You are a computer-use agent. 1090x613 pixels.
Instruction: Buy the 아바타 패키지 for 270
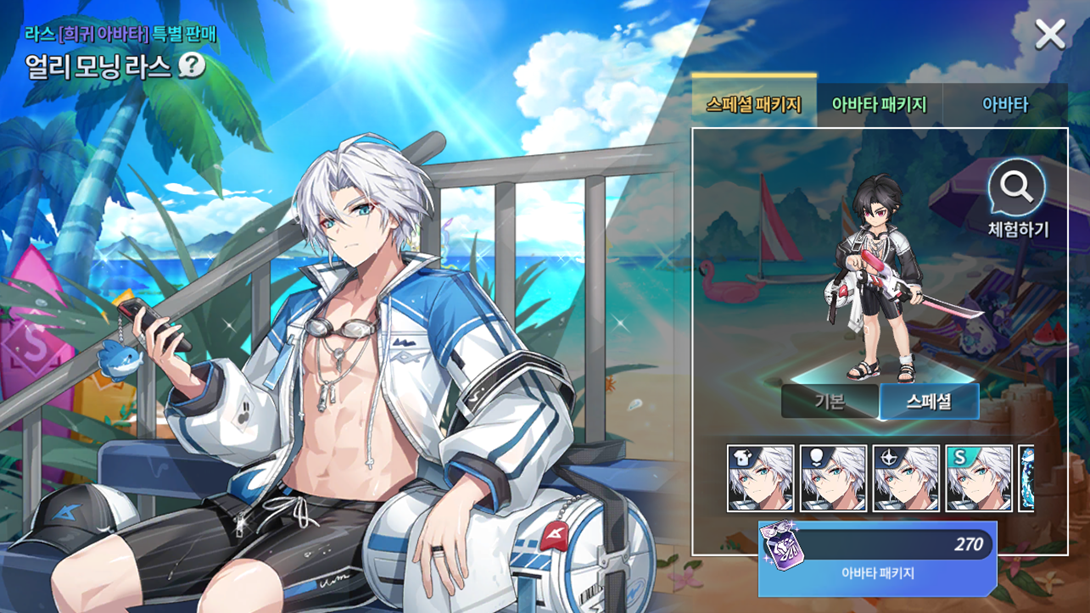(x=878, y=559)
